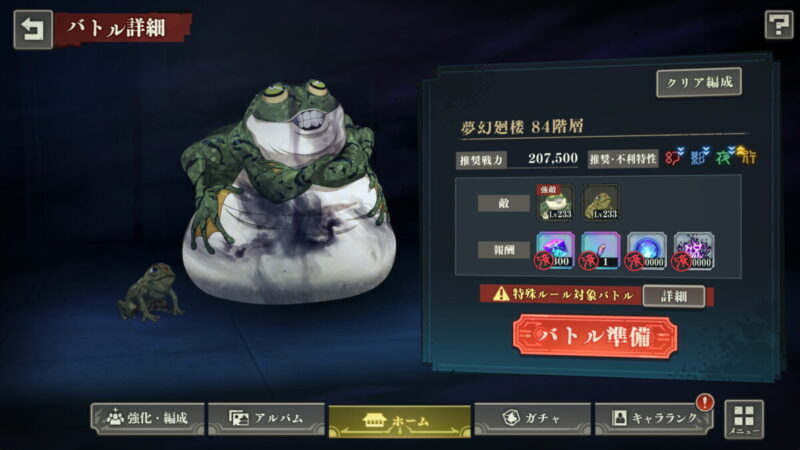
Task: View the crystal reward showing 300
Action: pyautogui.click(x=556, y=250)
